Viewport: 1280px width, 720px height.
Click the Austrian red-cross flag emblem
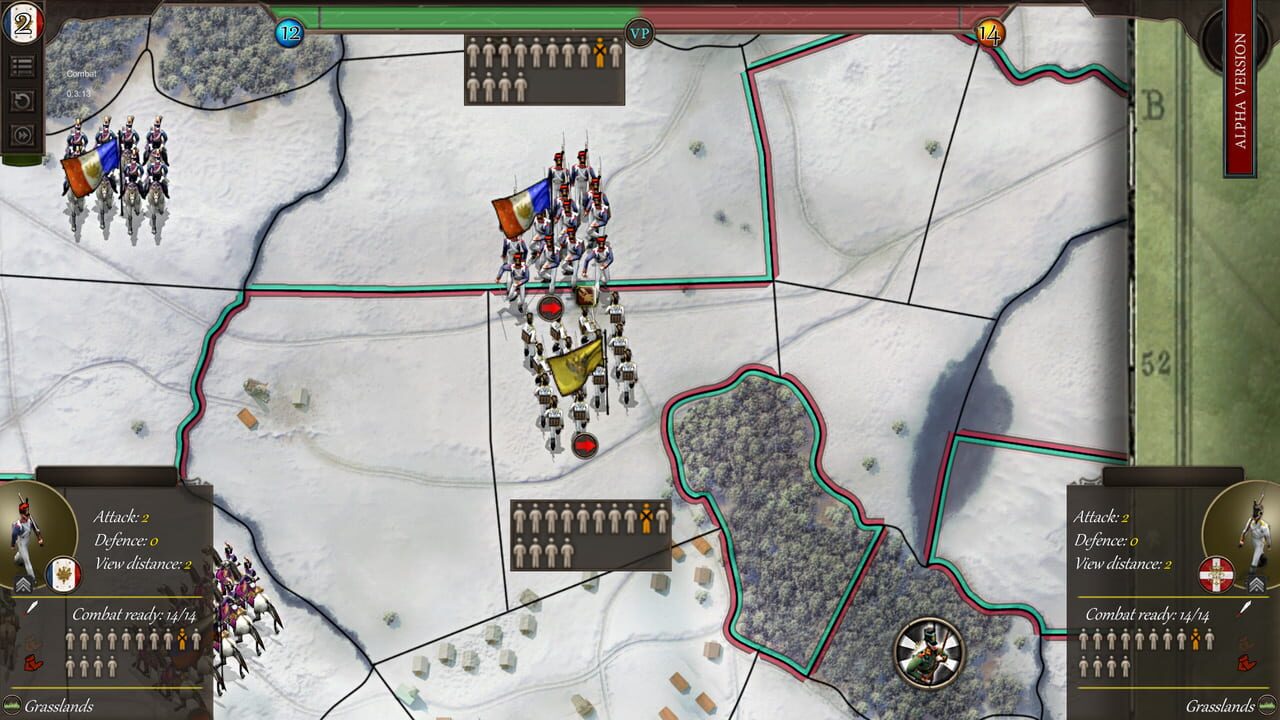click(x=1216, y=575)
